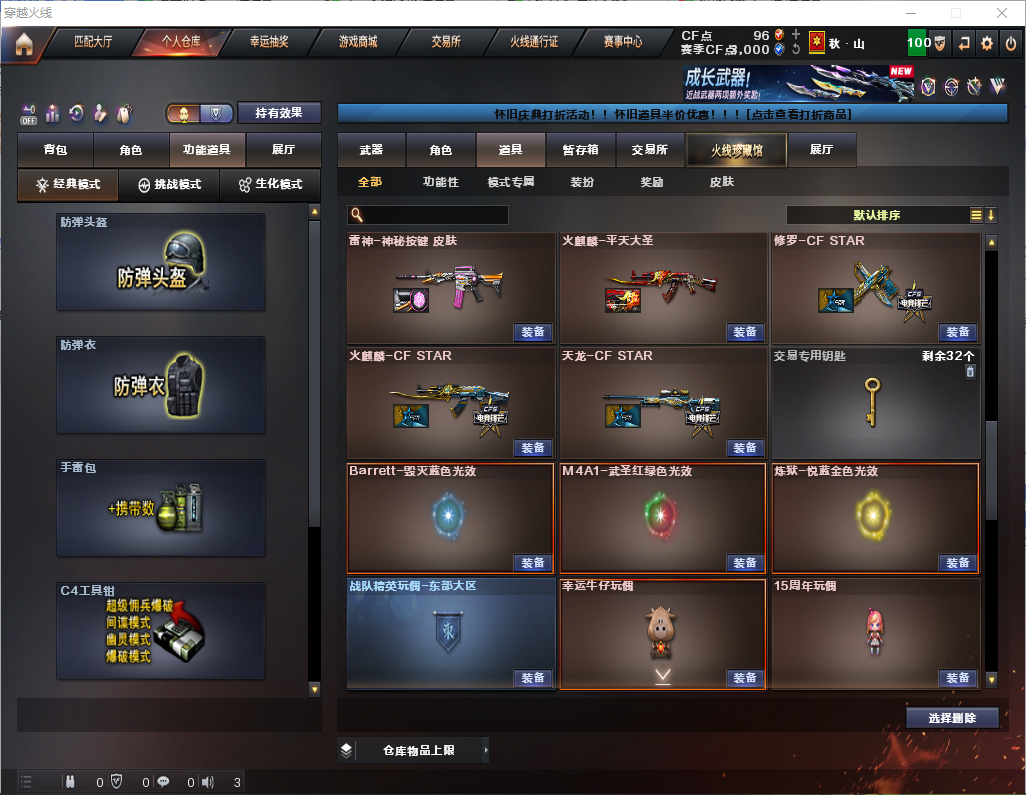Open the 火线珍藏馆 tab
1026x795 pixels.
click(x=736, y=150)
